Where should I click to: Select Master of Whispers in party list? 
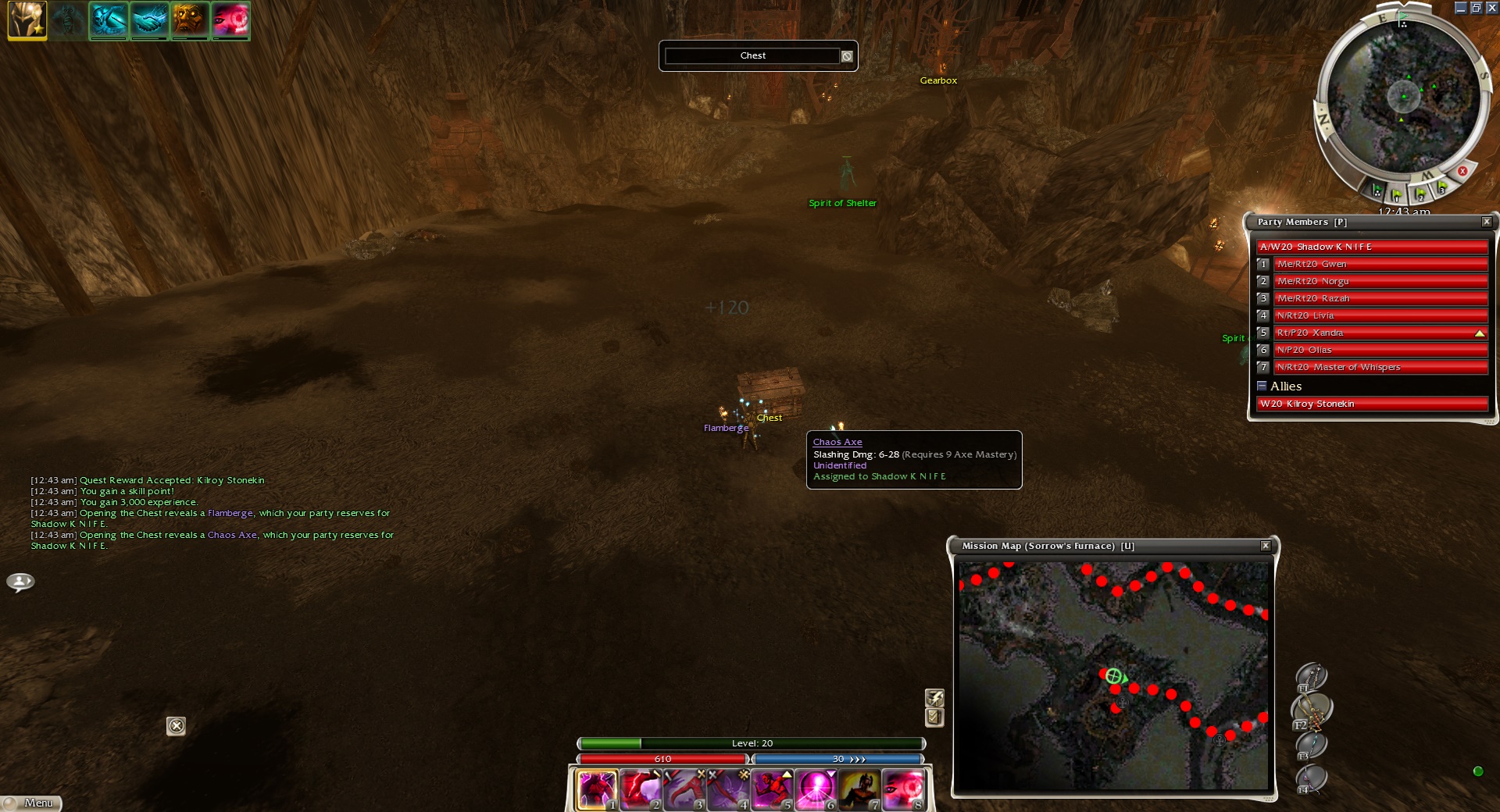[x=1380, y=367]
